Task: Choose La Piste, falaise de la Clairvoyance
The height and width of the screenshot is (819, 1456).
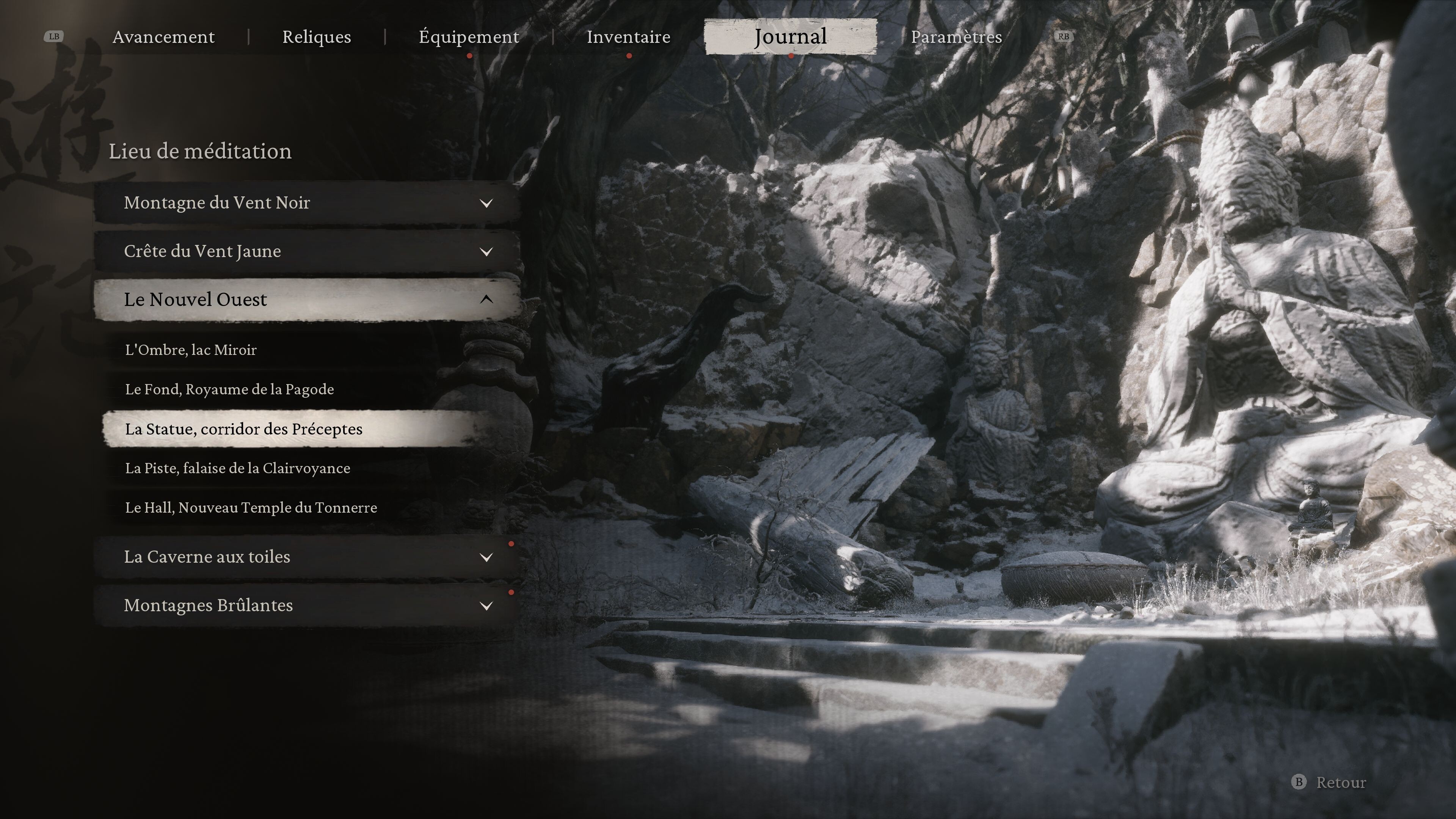Action: click(237, 469)
